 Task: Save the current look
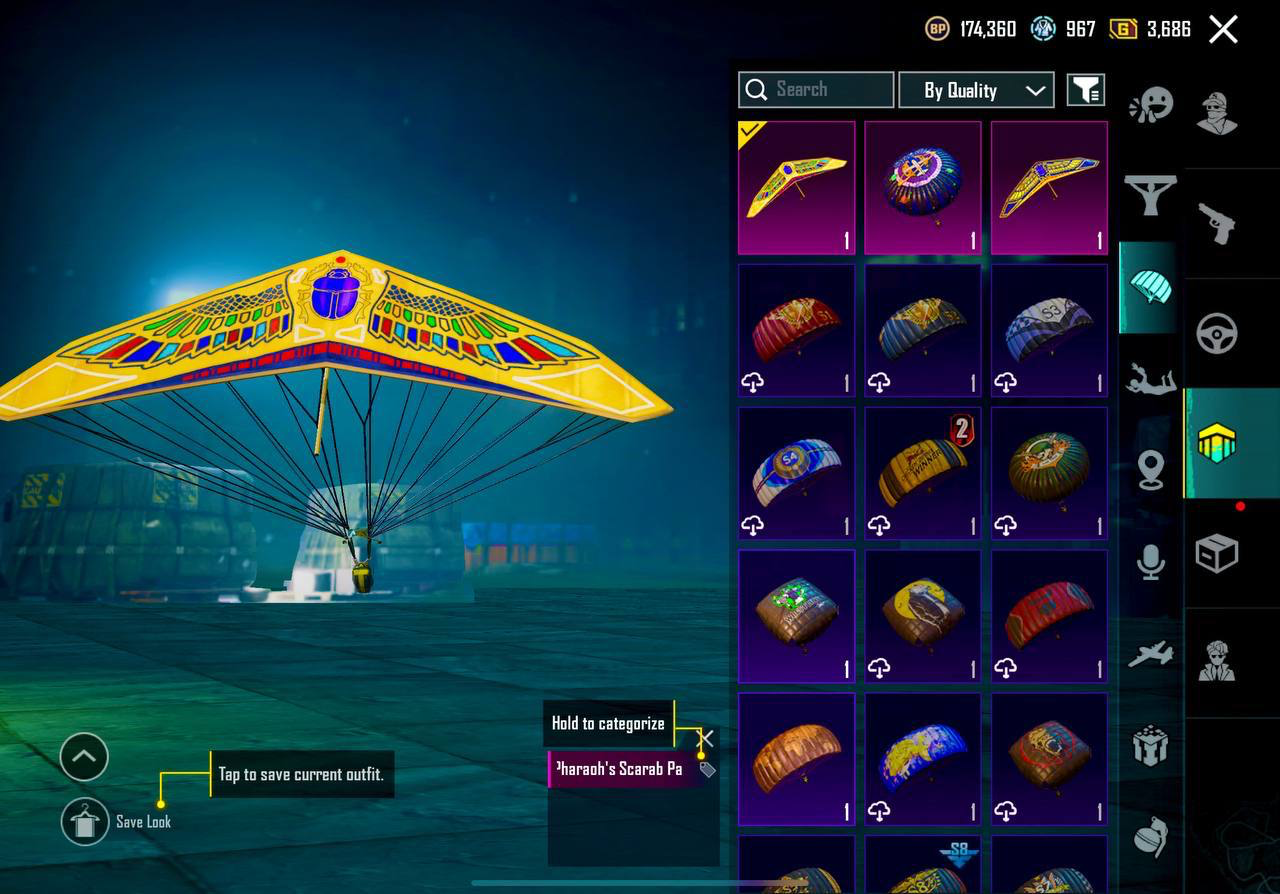tap(85, 822)
